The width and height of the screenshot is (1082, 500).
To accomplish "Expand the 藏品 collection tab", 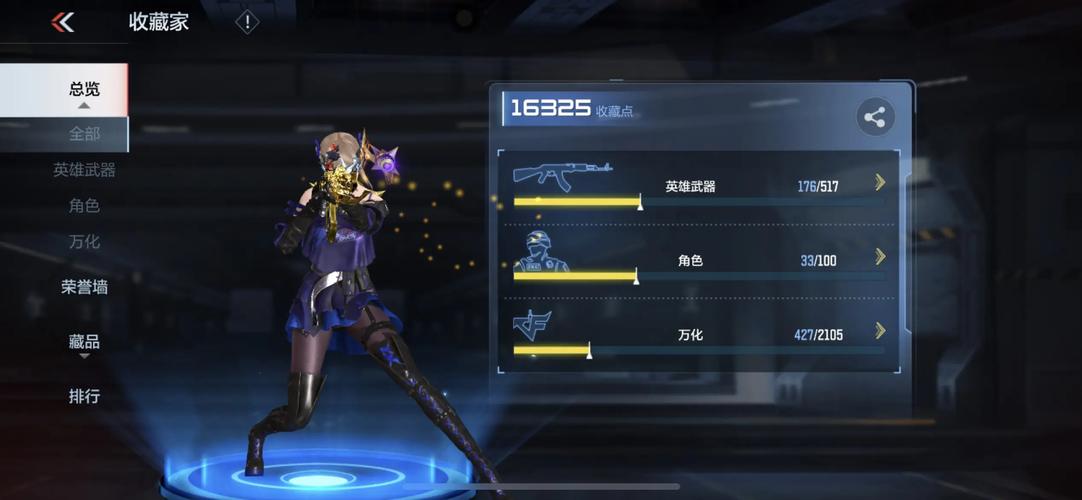I will tap(84, 342).
